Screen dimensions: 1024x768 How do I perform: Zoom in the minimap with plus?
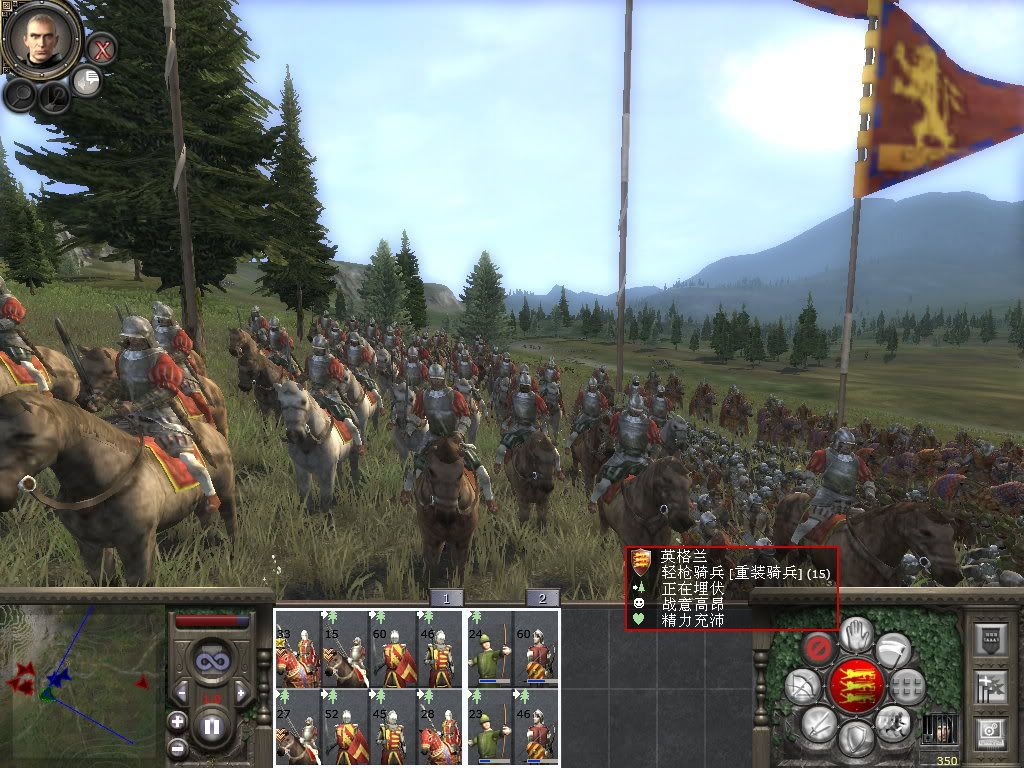pos(177,720)
